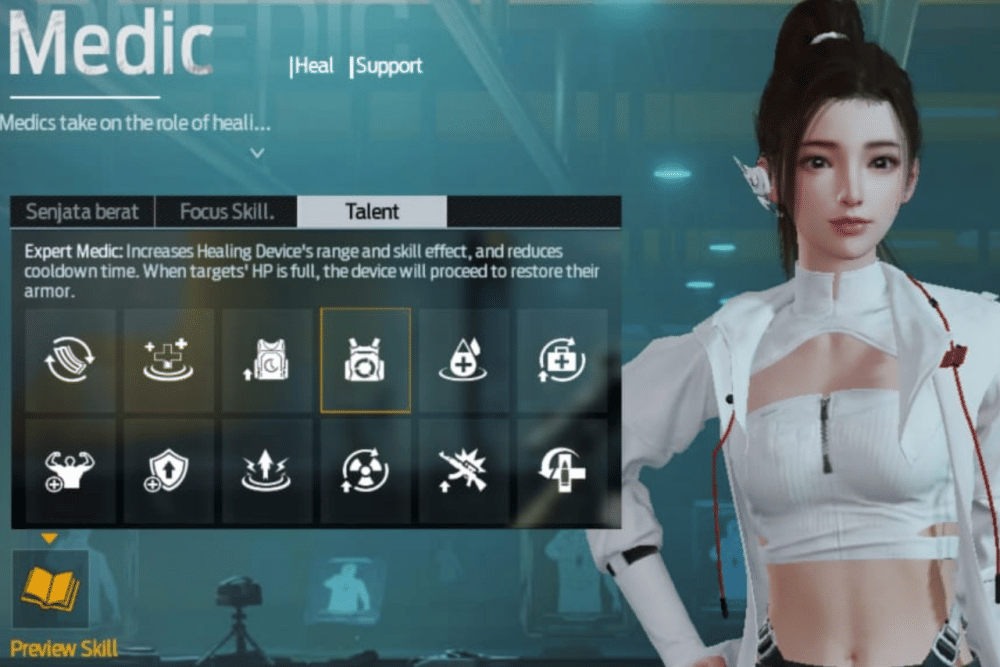Open the Focus Skill tab

pyautogui.click(x=226, y=212)
